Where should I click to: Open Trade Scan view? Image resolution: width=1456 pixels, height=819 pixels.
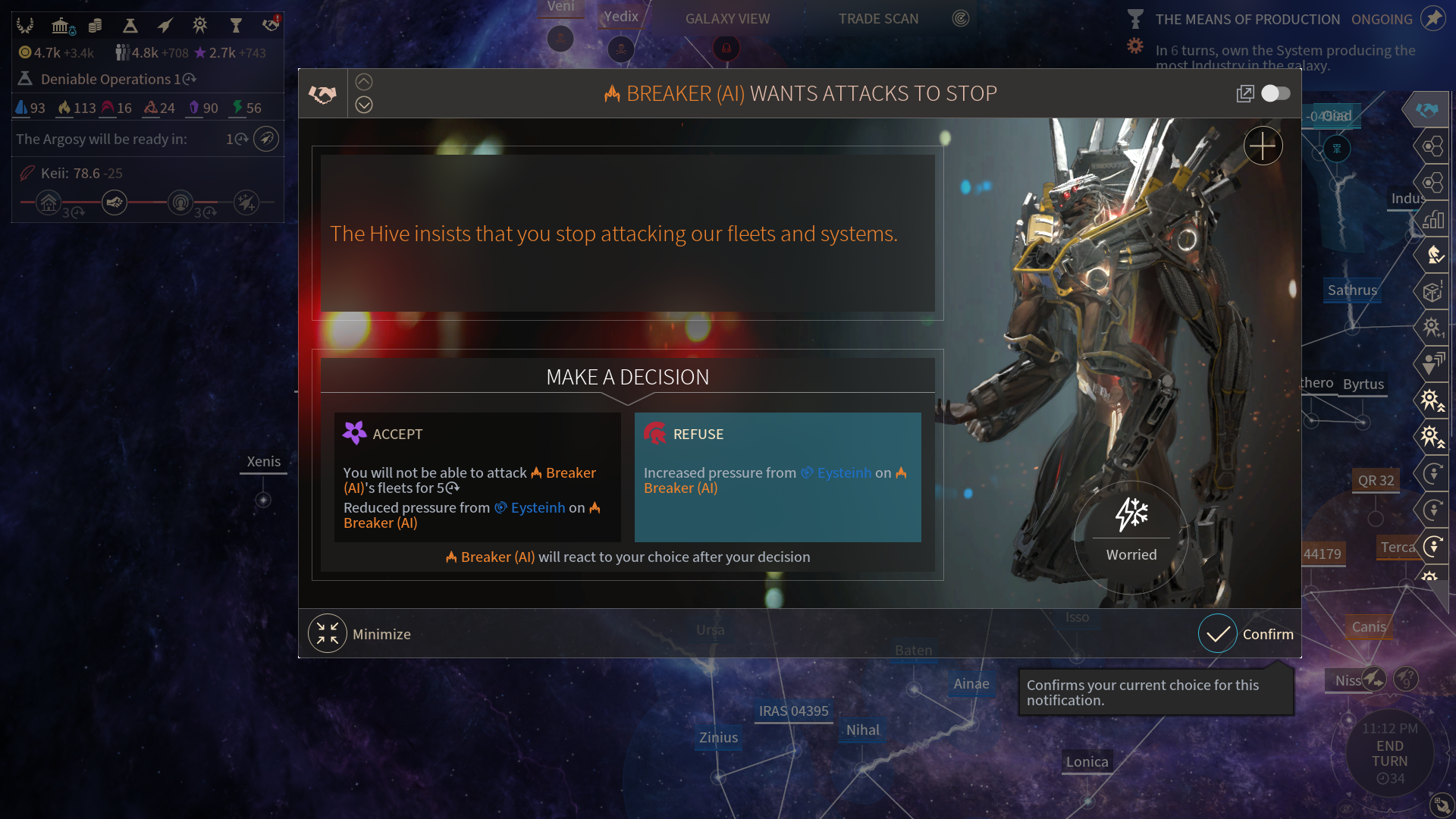pyautogui.click(x=878, y=19)
